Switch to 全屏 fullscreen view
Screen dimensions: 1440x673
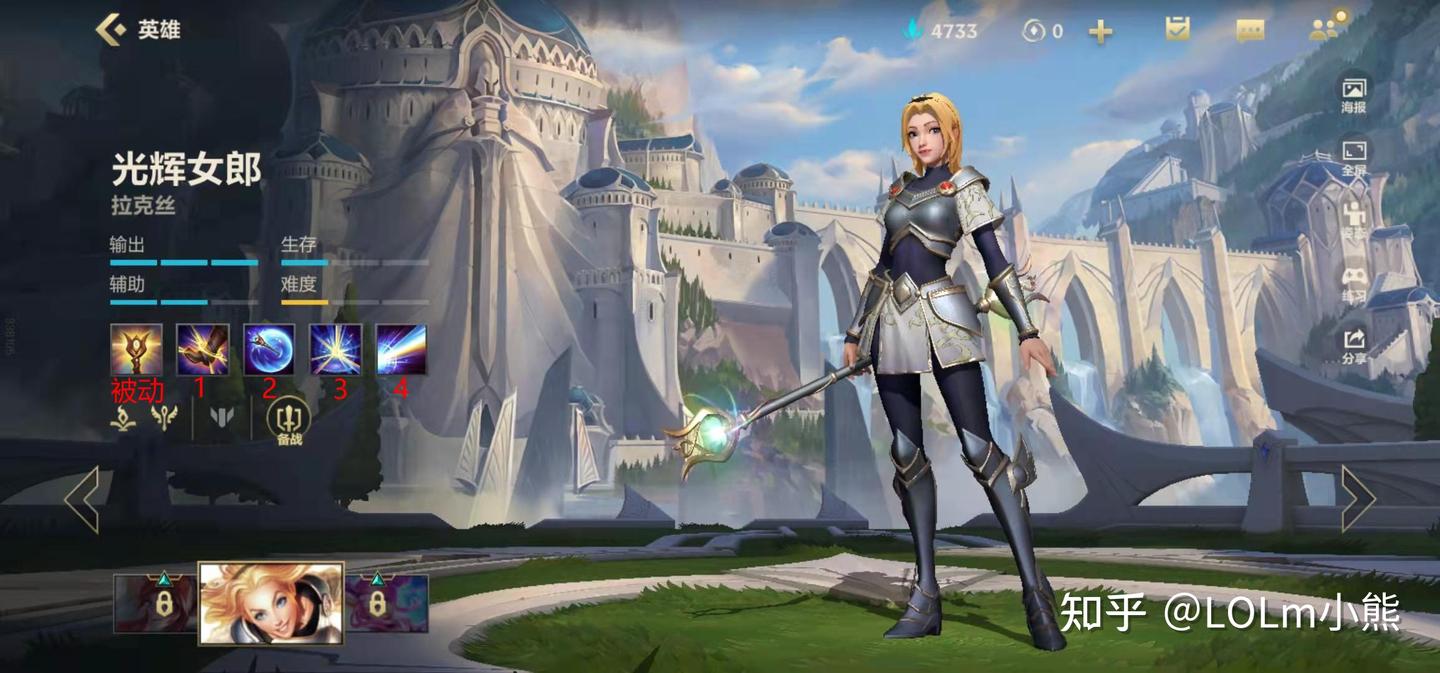tap(1354, 156)
